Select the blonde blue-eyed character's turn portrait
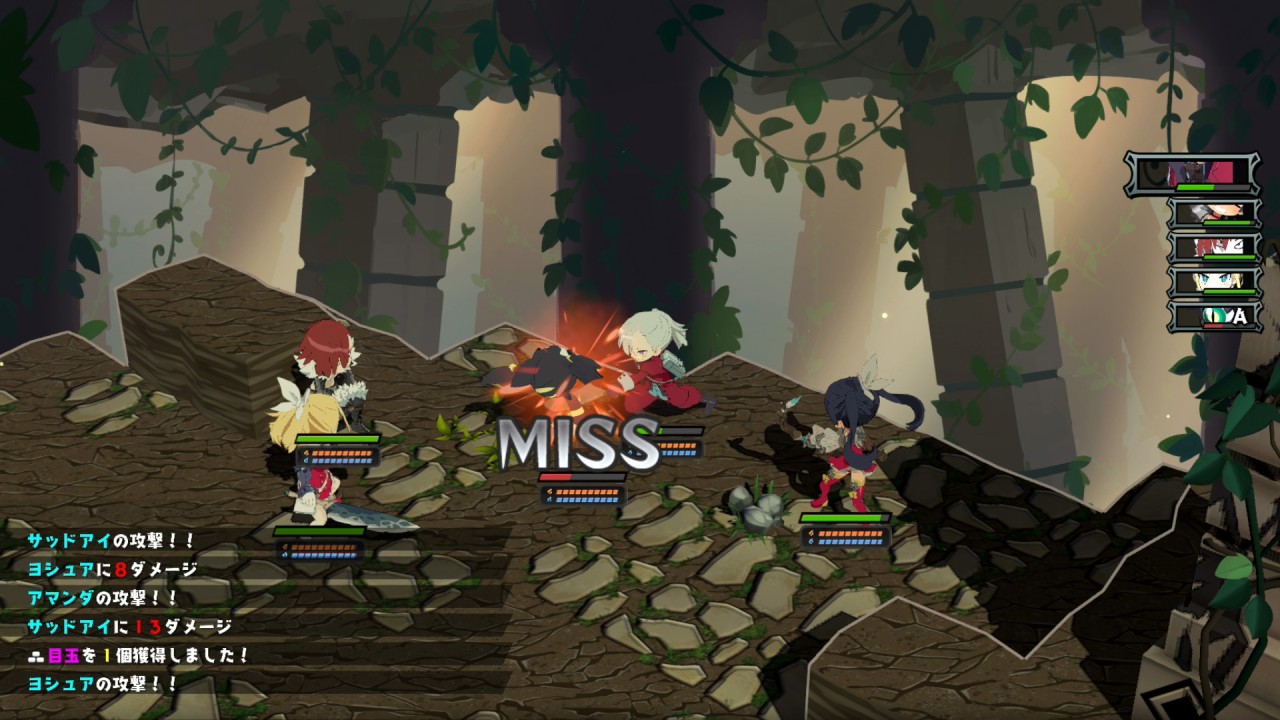This screenshot has width=1280, height=720. point(1214,282)
